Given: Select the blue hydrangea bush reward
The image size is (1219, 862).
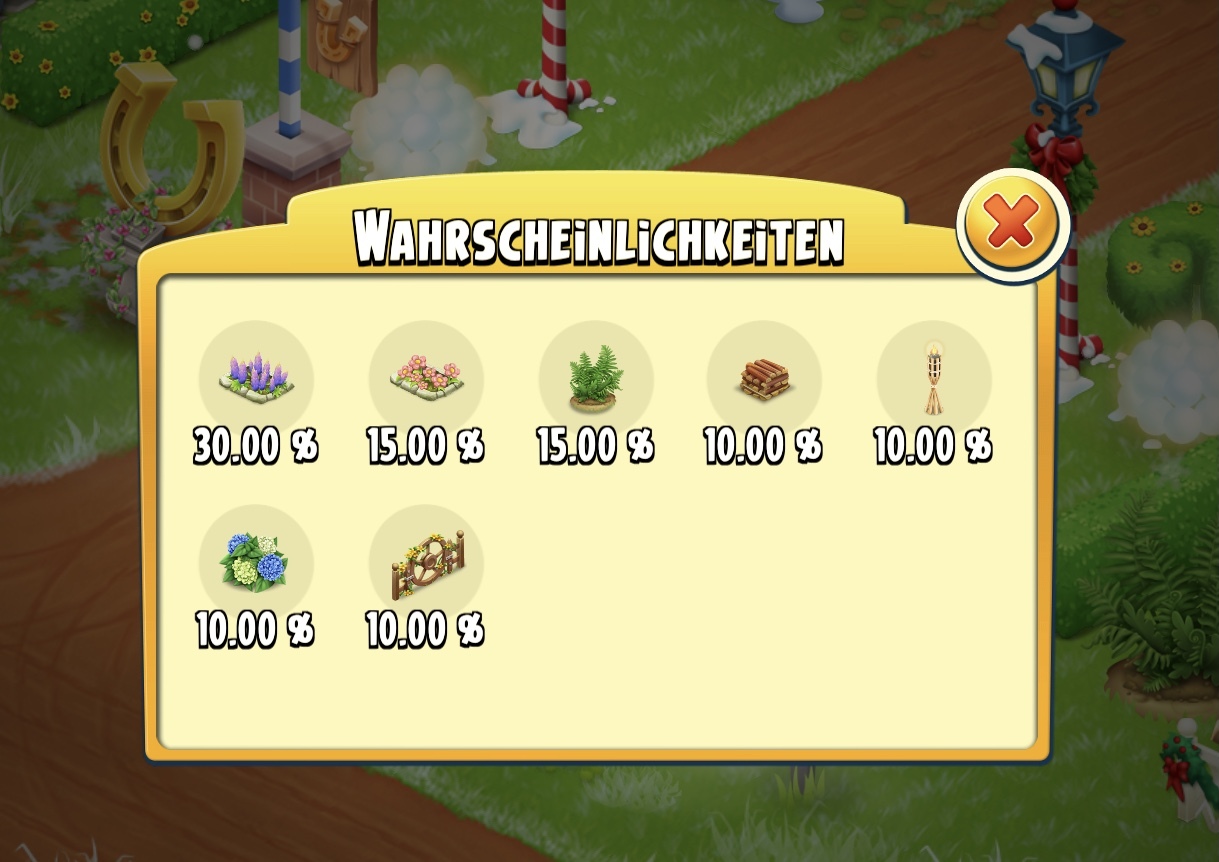Looking at the screenshot, I should (x=256, y=562).
